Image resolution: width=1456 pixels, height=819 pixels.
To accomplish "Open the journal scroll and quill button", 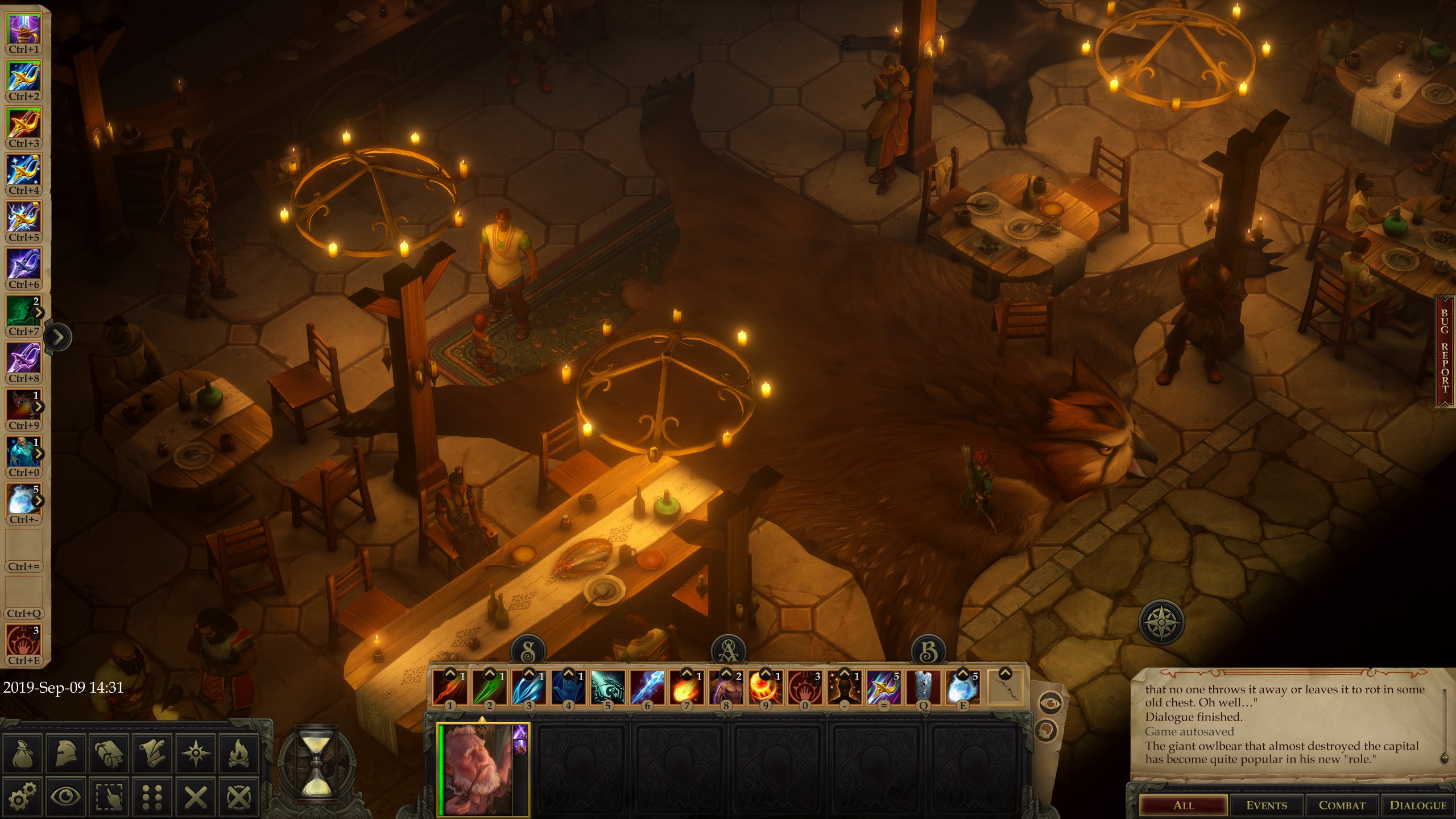I will (152, 753).
